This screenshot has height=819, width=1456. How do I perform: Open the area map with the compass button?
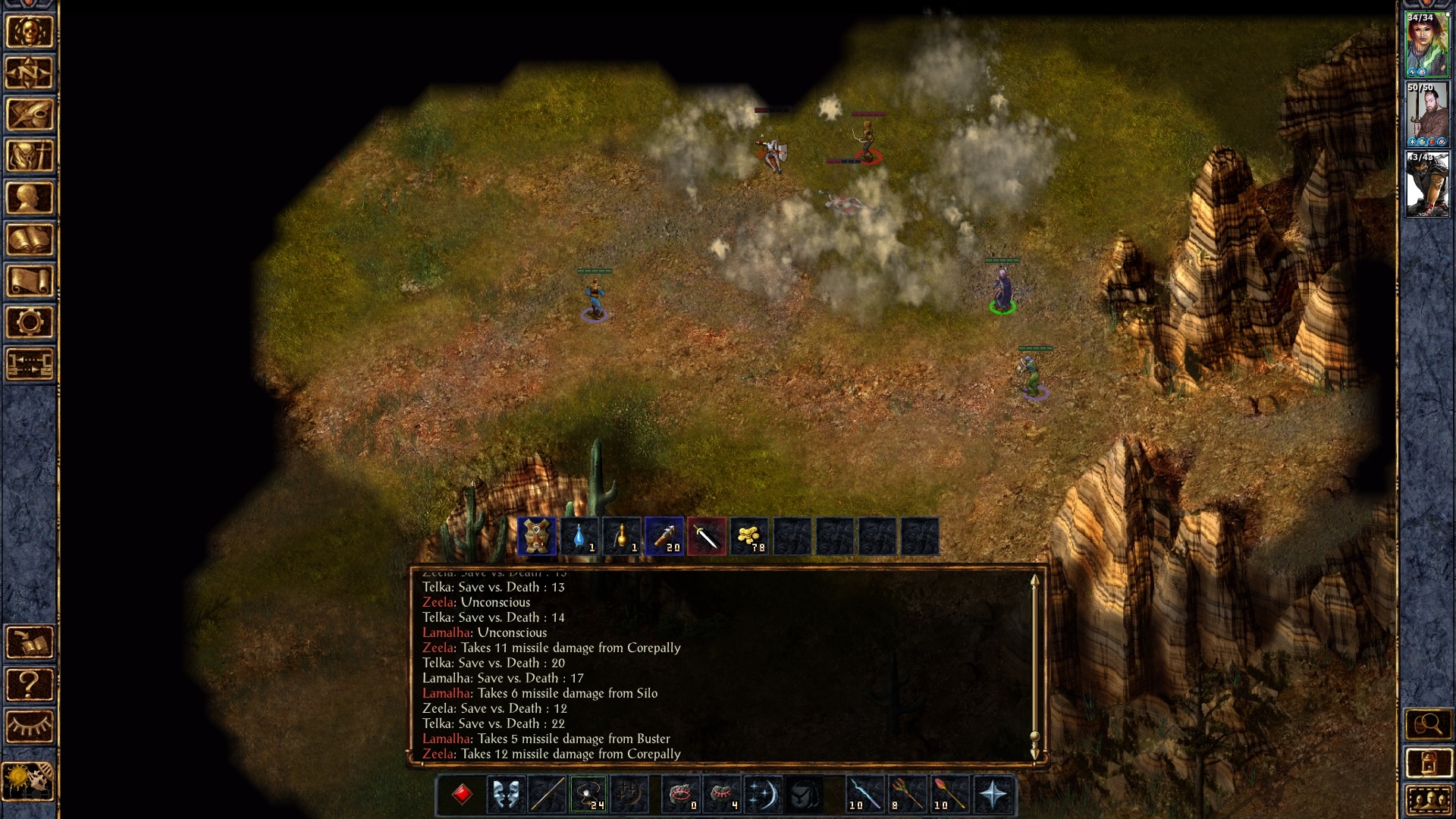(x=30, y=74)
